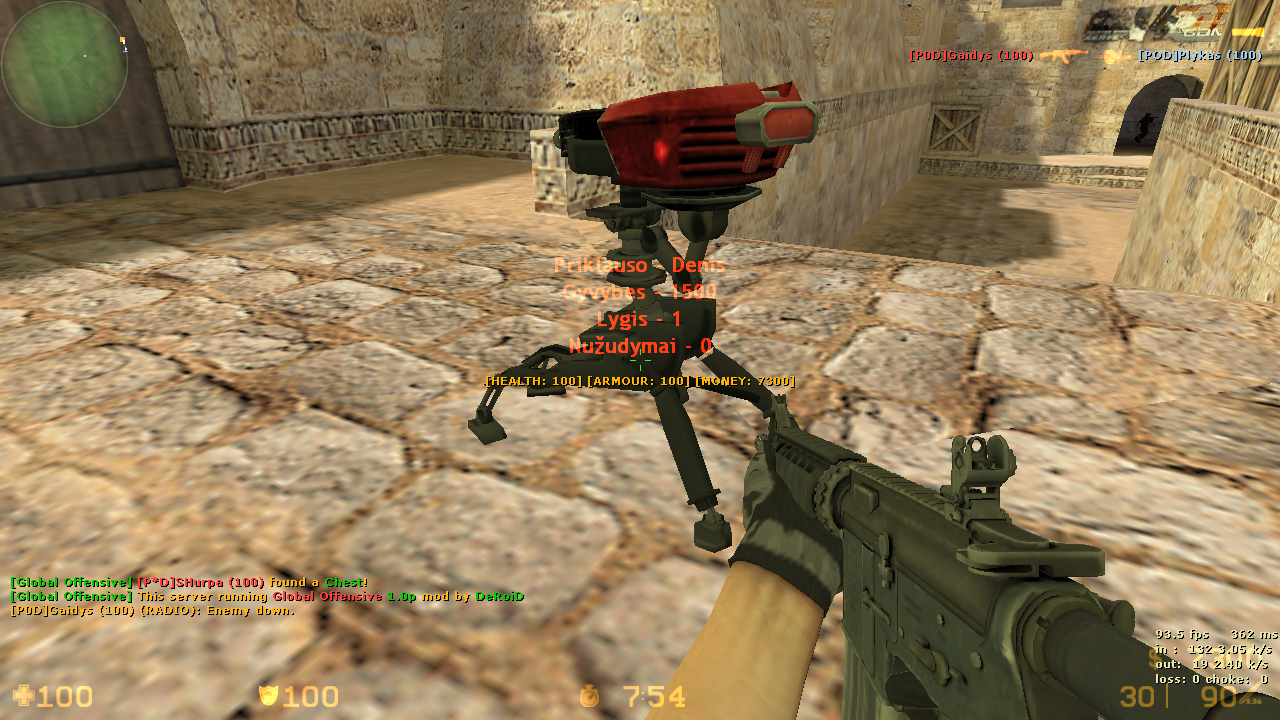This screenshot has height=720, width=1280.
Task: Select the 'found a Chest!' chat message
Action: (189, 582)
